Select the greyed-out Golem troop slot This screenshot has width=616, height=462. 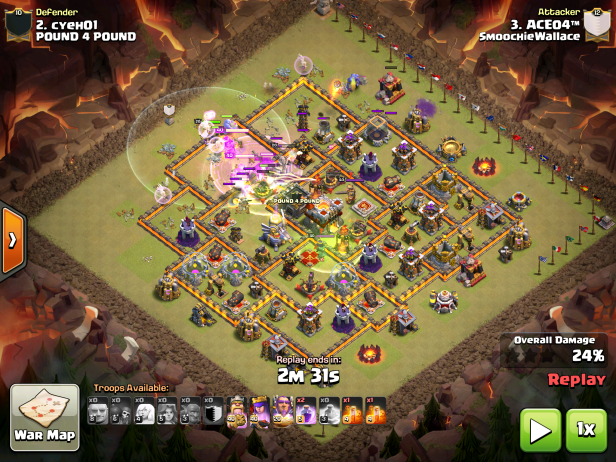[98, 411]
